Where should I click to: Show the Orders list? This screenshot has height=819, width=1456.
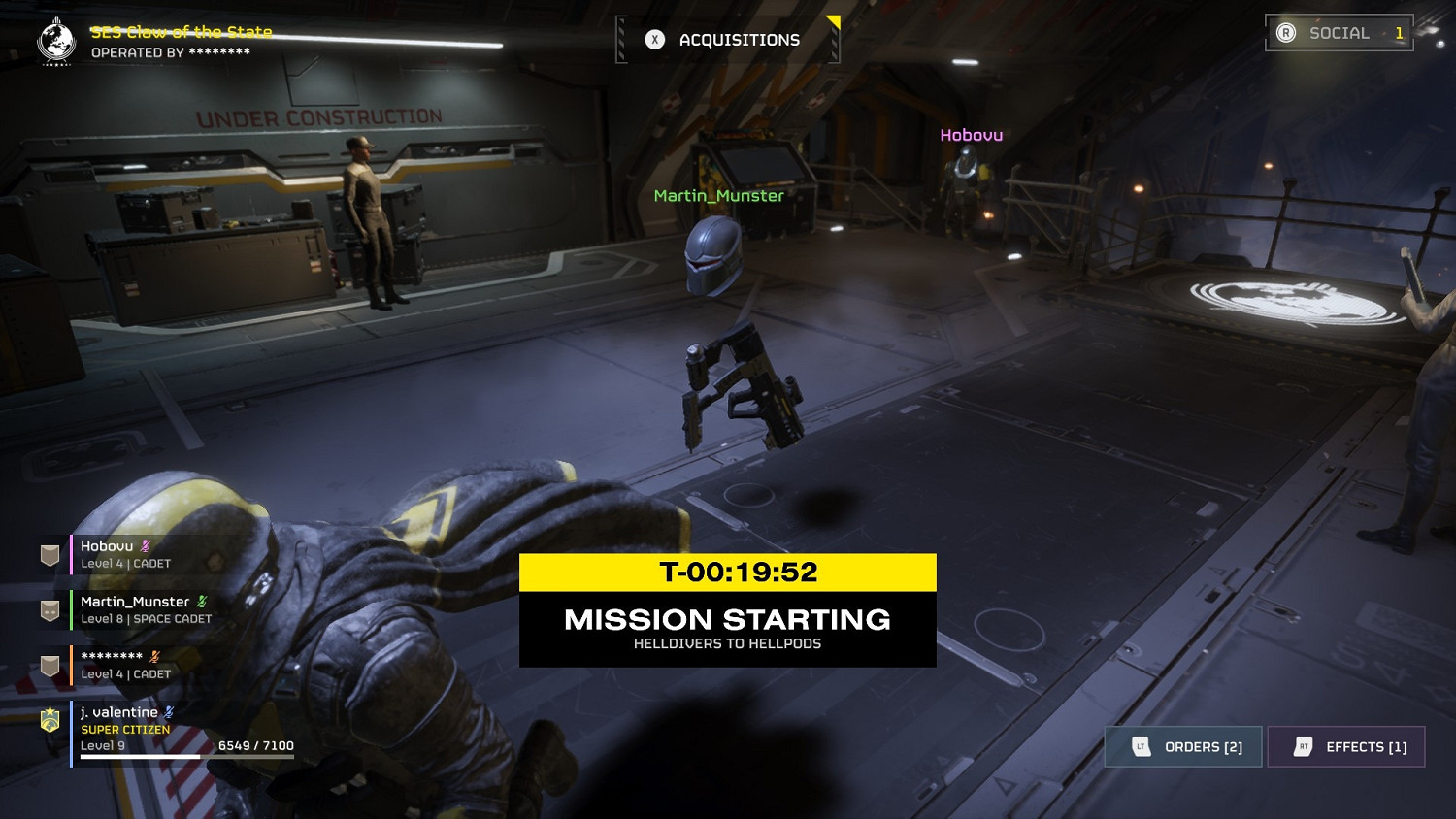(1183, 747)
